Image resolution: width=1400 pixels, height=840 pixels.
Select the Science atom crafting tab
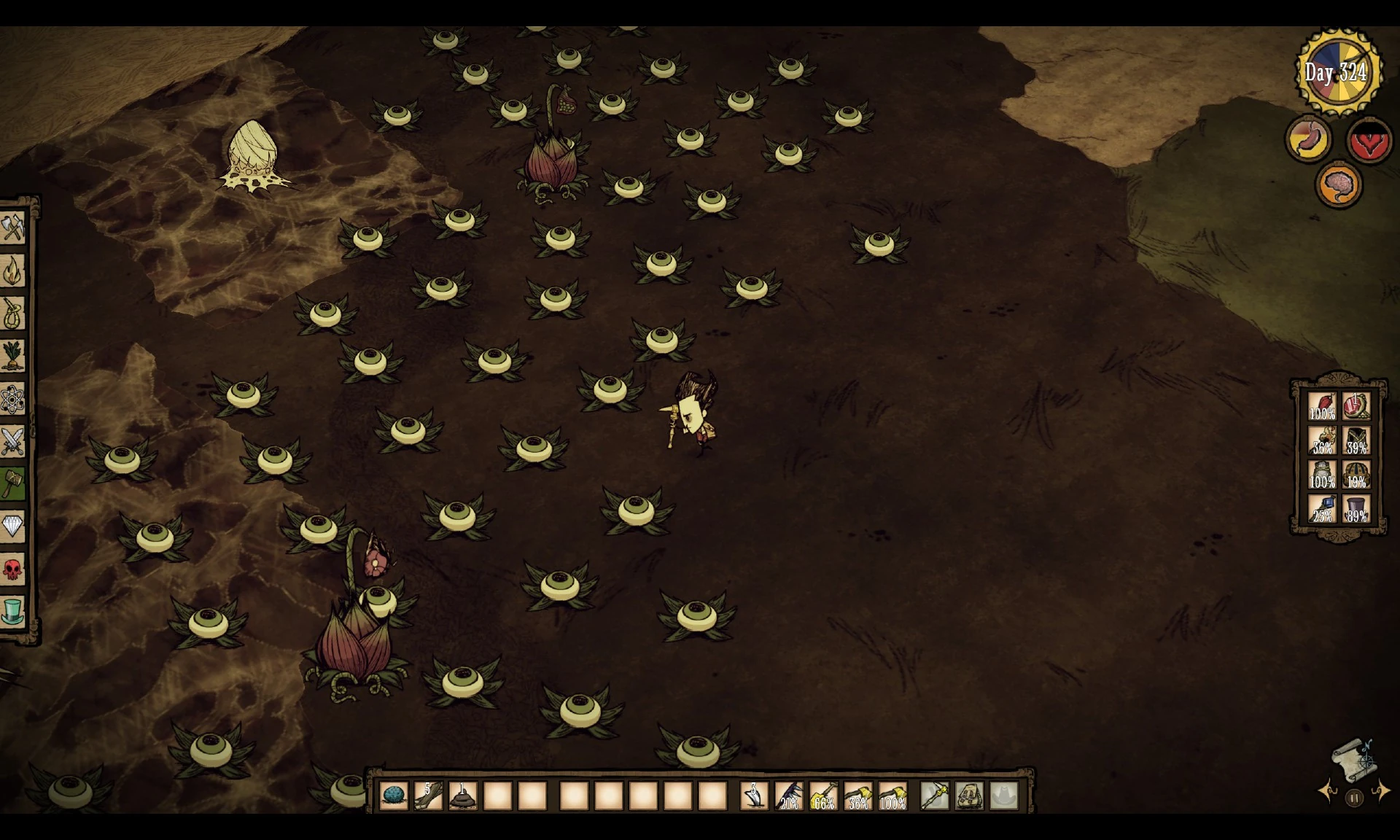tap(12, 399)
